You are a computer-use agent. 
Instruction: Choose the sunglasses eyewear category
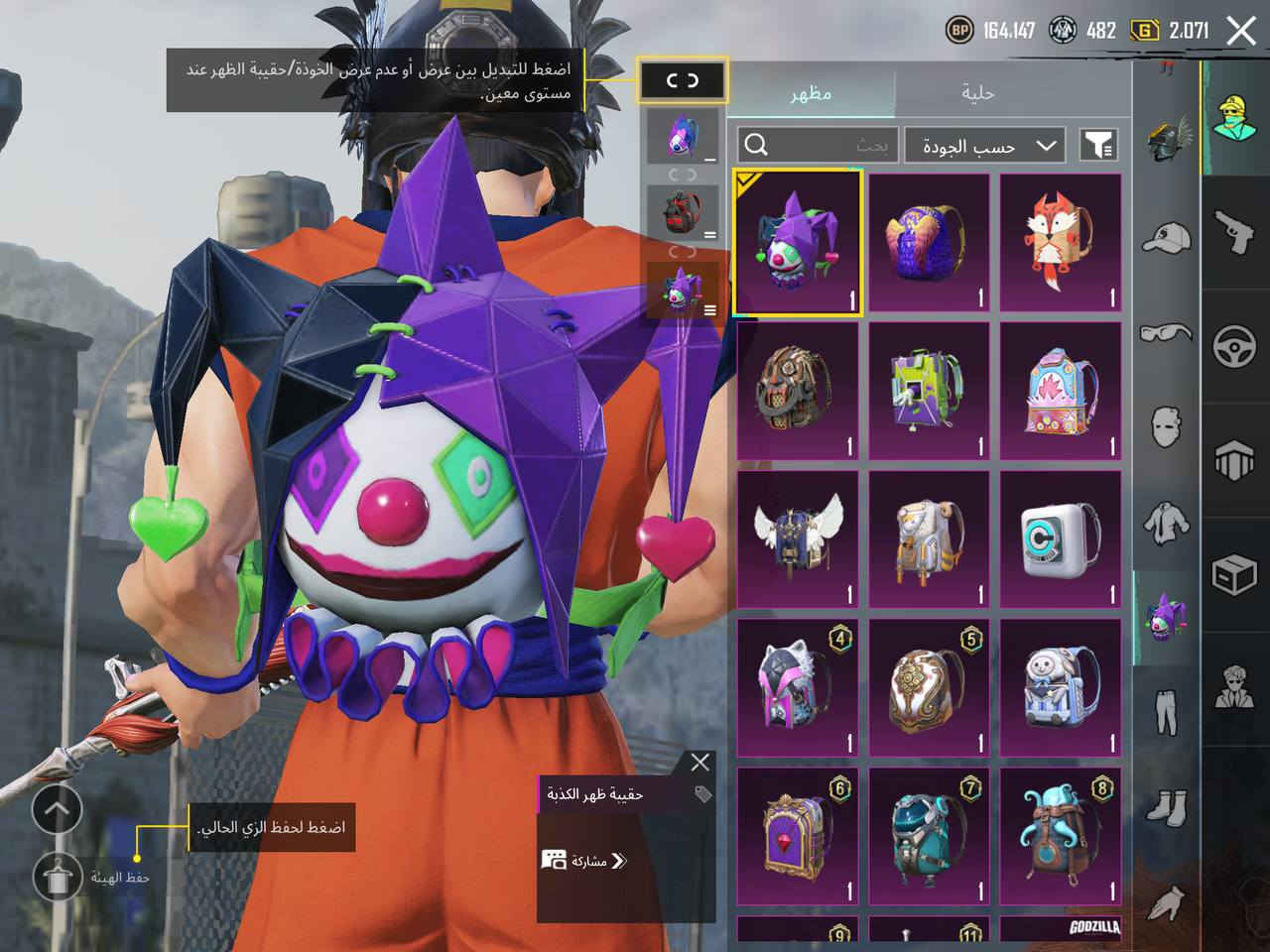pos(1167,333)
